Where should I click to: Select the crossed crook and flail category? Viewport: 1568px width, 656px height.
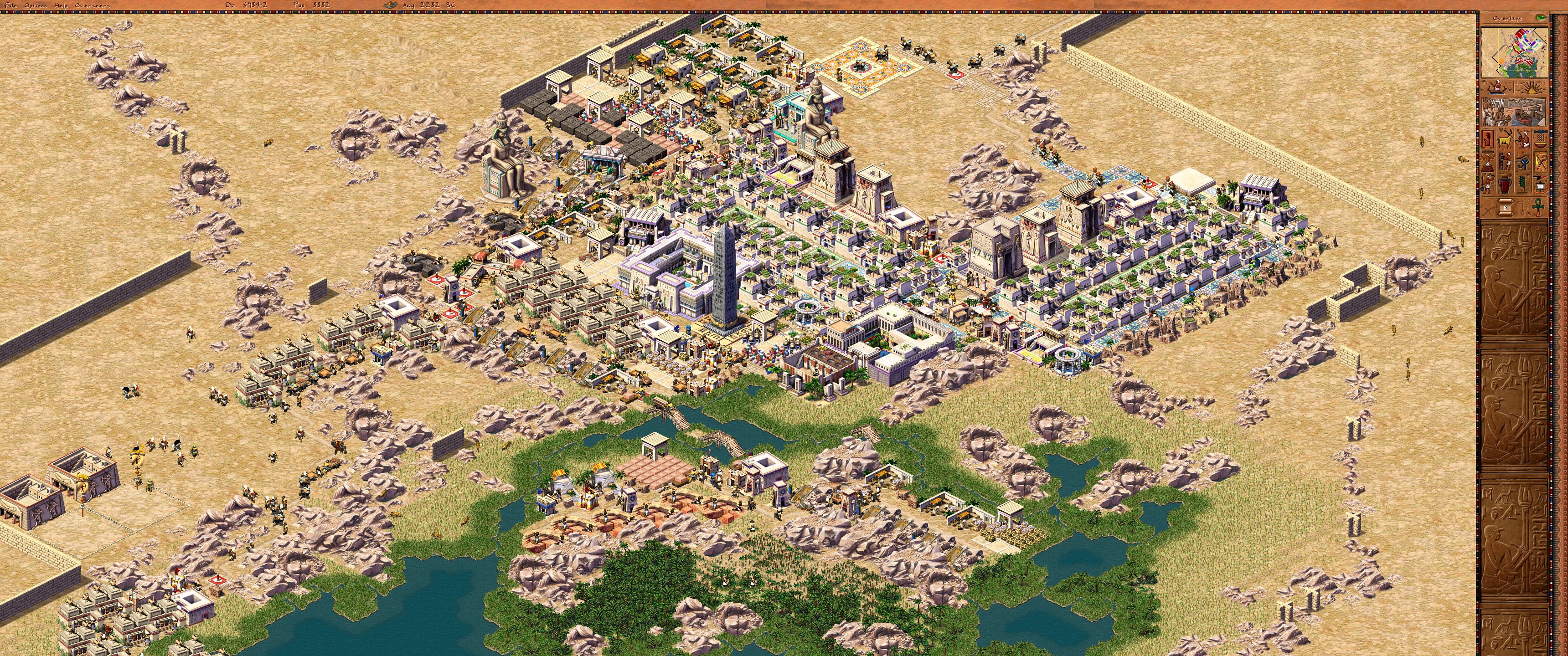tap(1540, 163)
